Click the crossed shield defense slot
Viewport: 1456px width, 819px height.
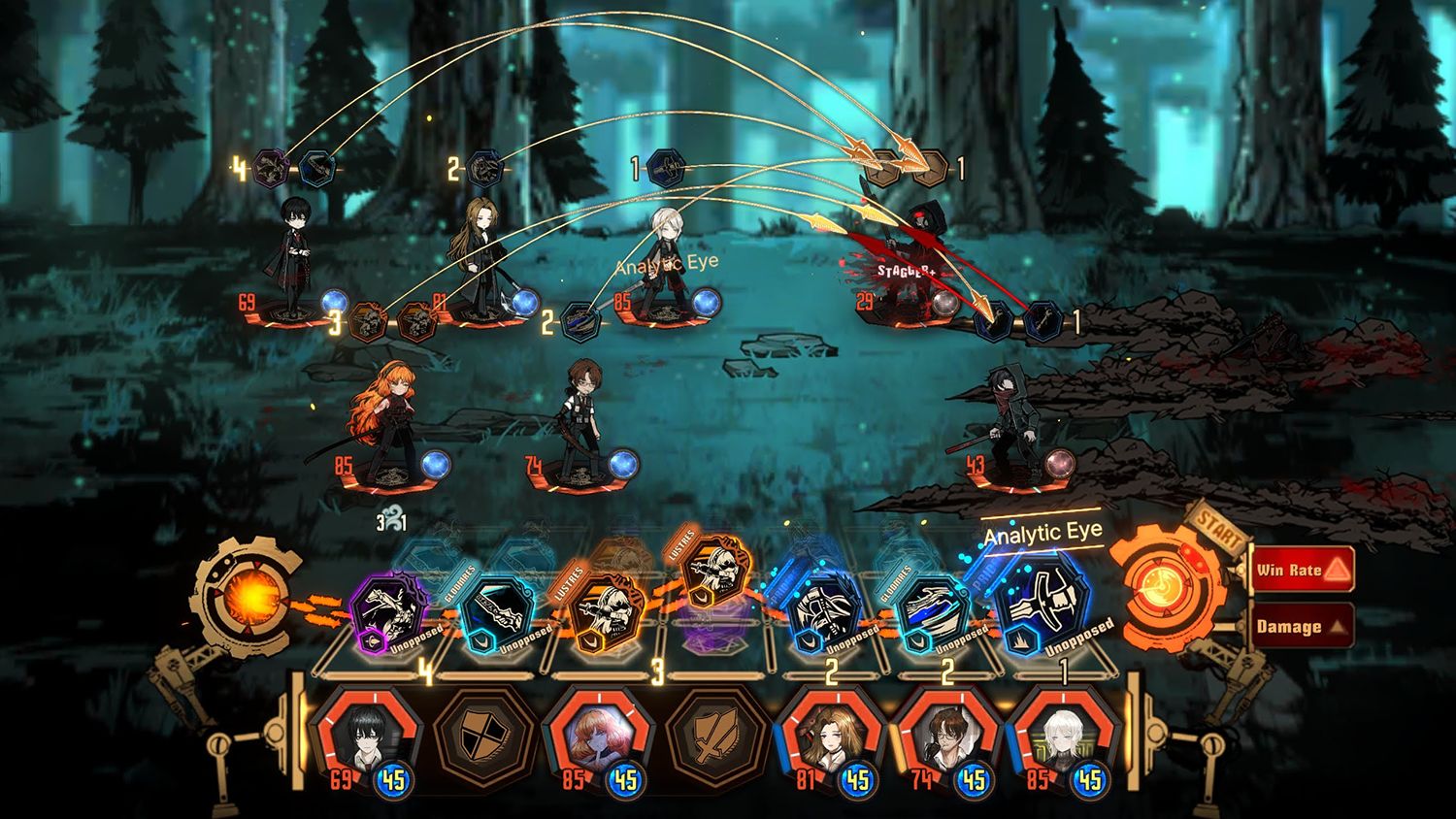click(x=483, y=739)
